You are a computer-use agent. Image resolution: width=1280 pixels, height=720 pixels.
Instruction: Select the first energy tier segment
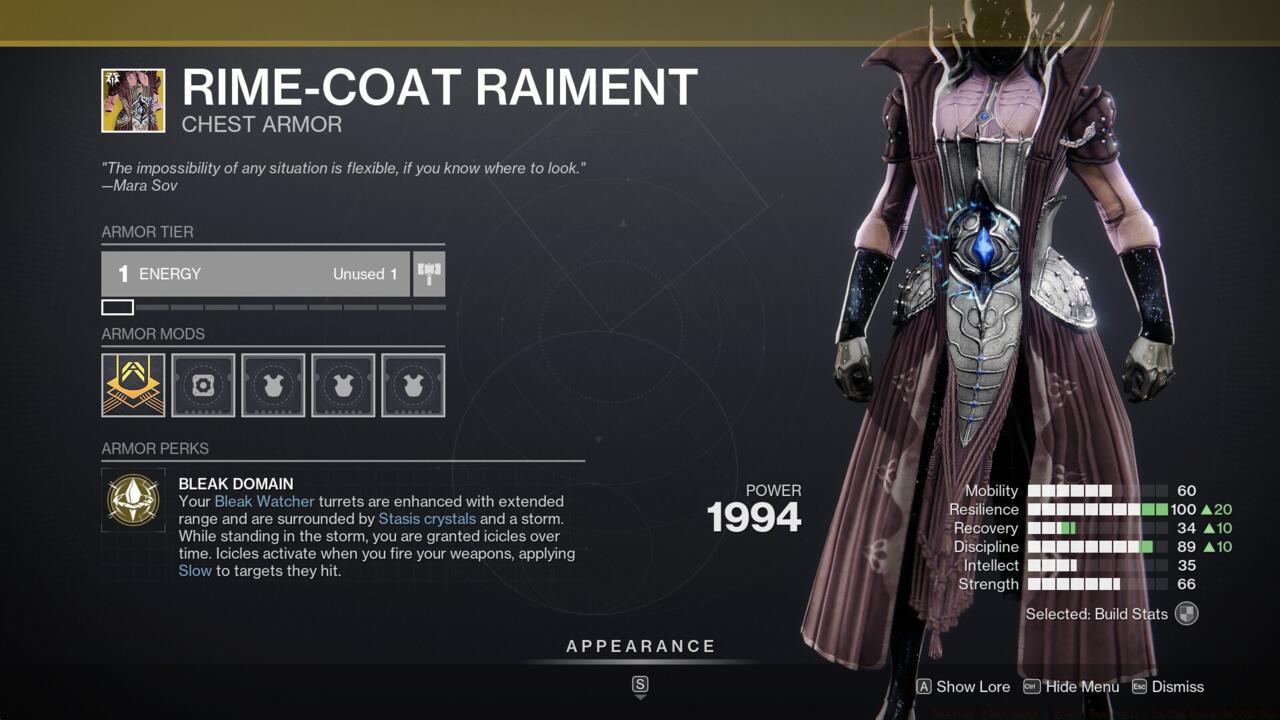117,307
